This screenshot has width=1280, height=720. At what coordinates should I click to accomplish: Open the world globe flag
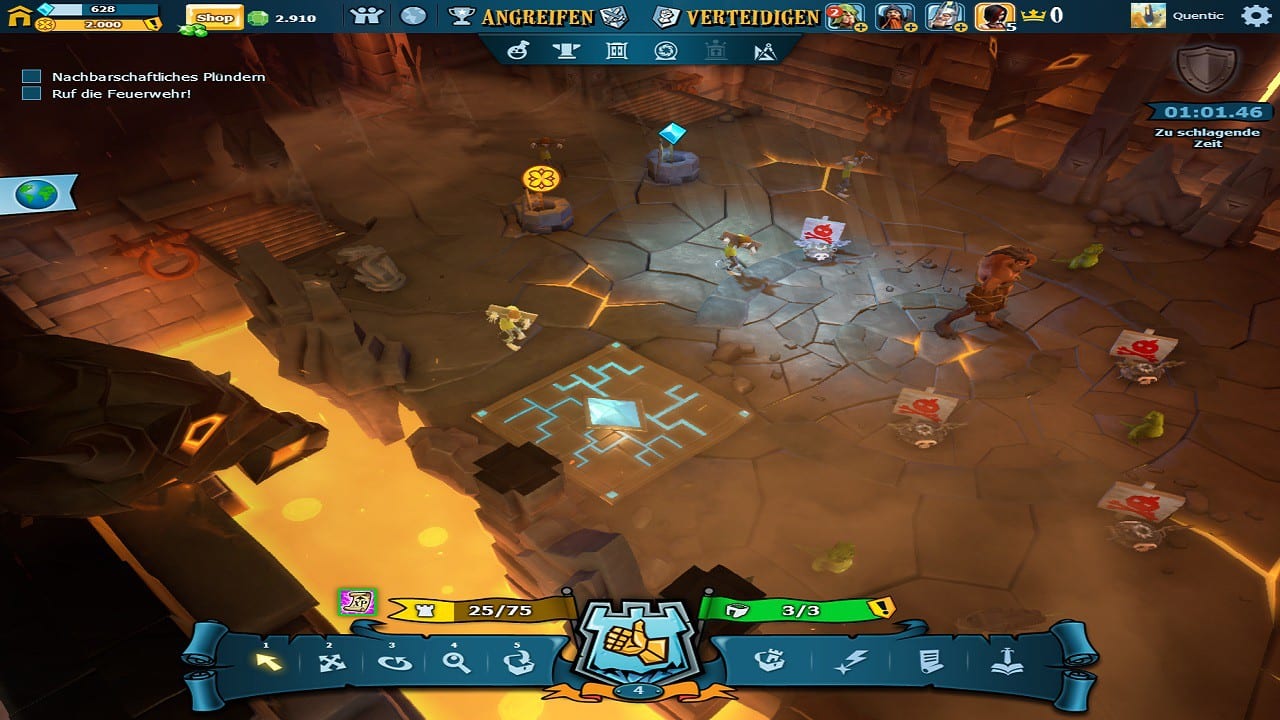pos(42,194)
